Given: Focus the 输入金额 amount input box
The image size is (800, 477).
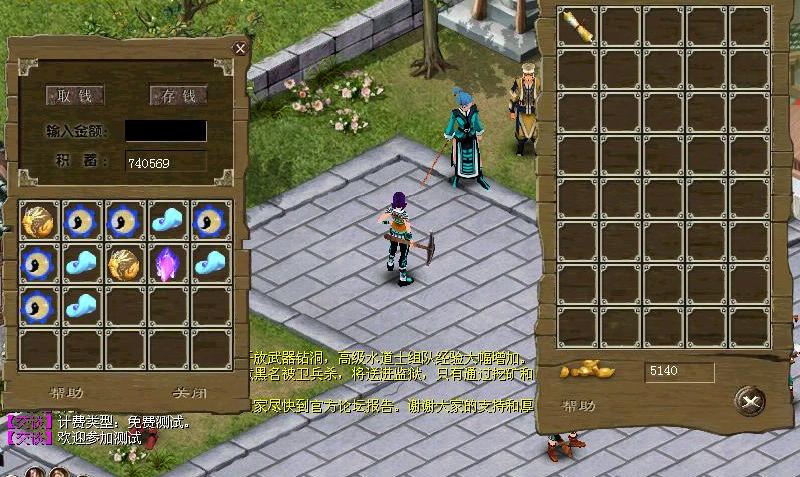Looking at the screenshot, I should click(x=166, y=131).
